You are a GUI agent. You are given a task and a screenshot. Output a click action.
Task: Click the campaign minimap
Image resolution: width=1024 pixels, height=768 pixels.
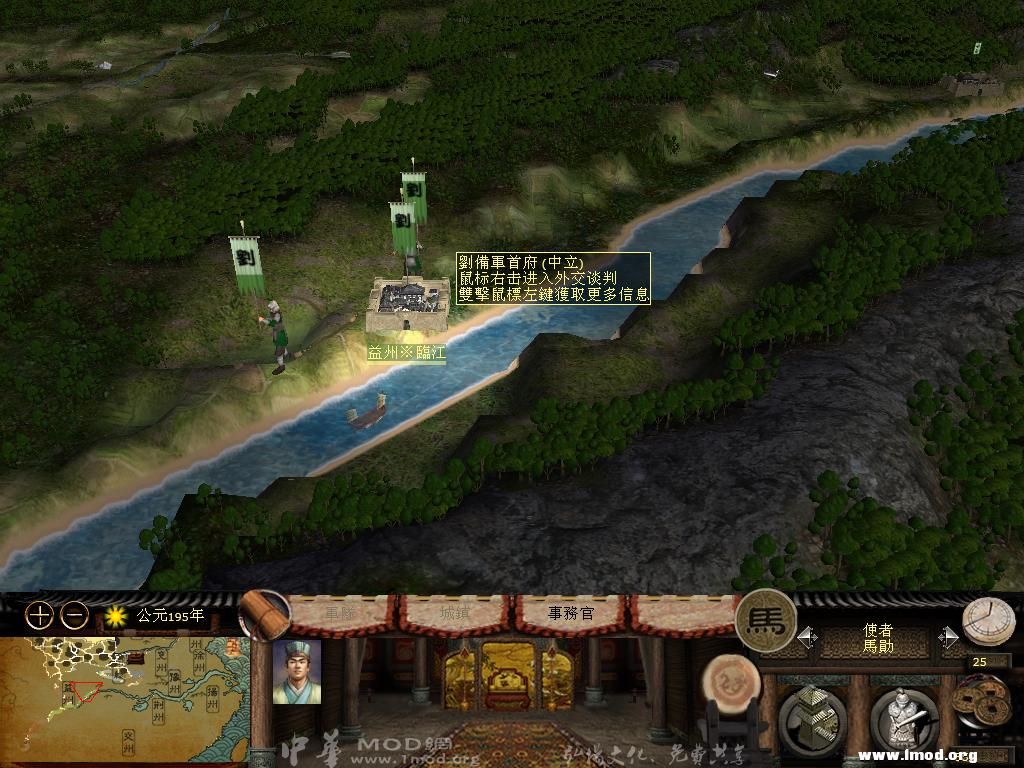(124, 700)
